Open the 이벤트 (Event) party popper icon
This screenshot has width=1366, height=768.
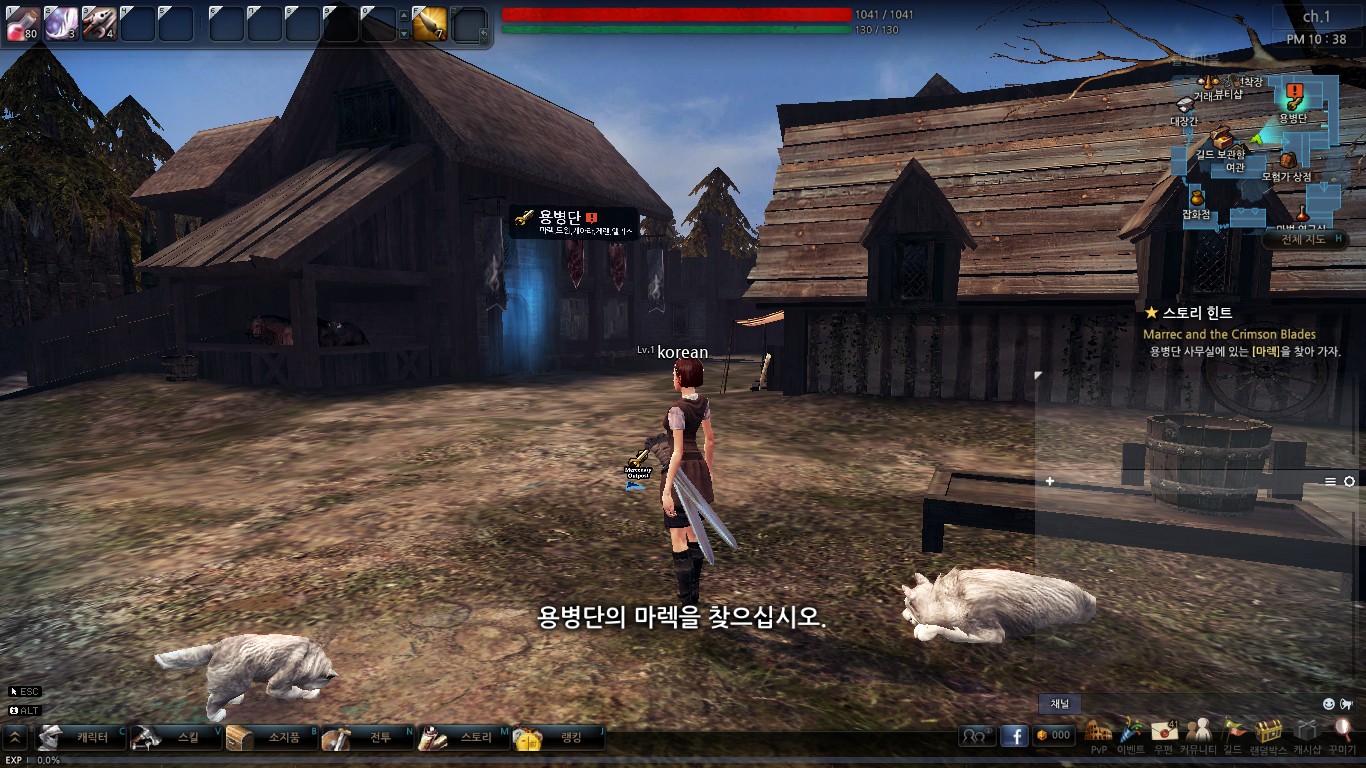click(x=1131, y=733)
